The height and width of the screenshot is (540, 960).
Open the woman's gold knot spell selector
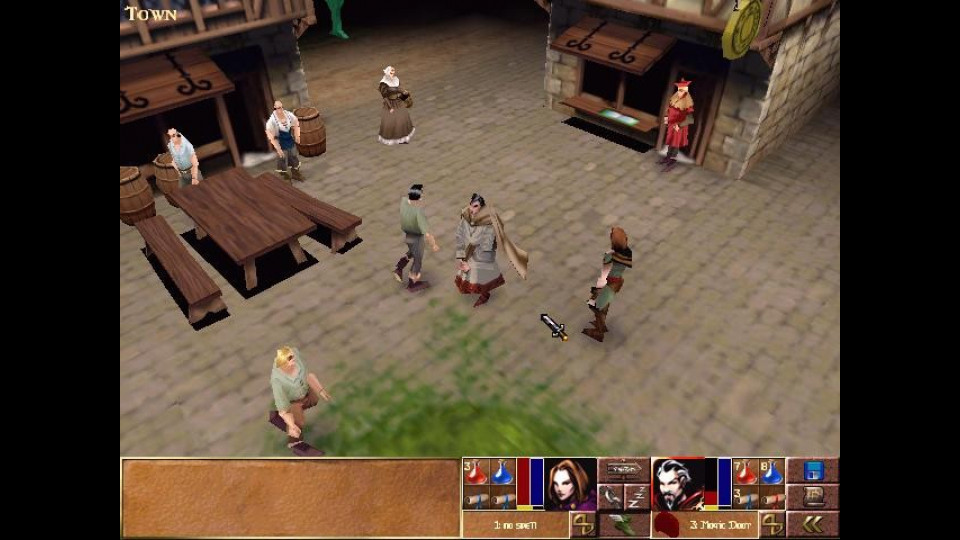click(x=583, y=524)
